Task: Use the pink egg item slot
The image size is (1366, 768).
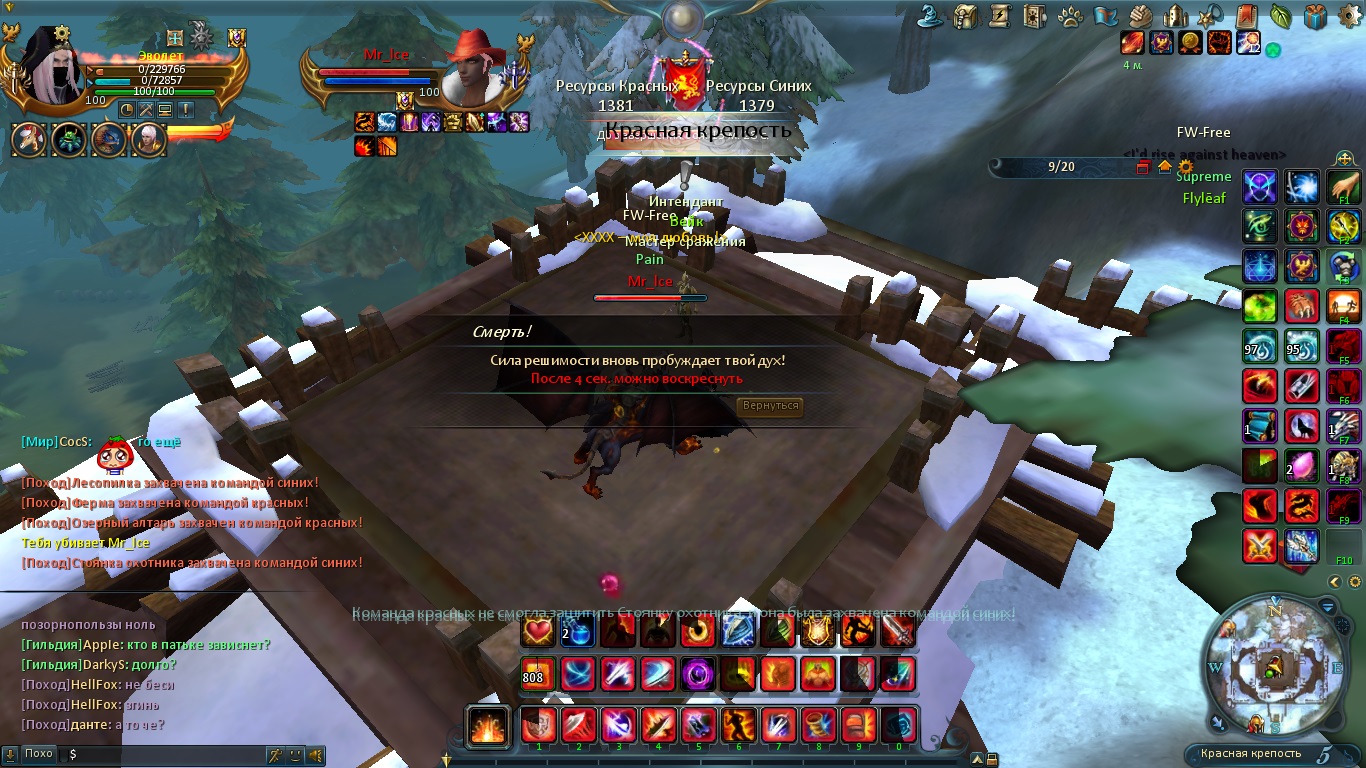Action: [x=1301, y=465]
